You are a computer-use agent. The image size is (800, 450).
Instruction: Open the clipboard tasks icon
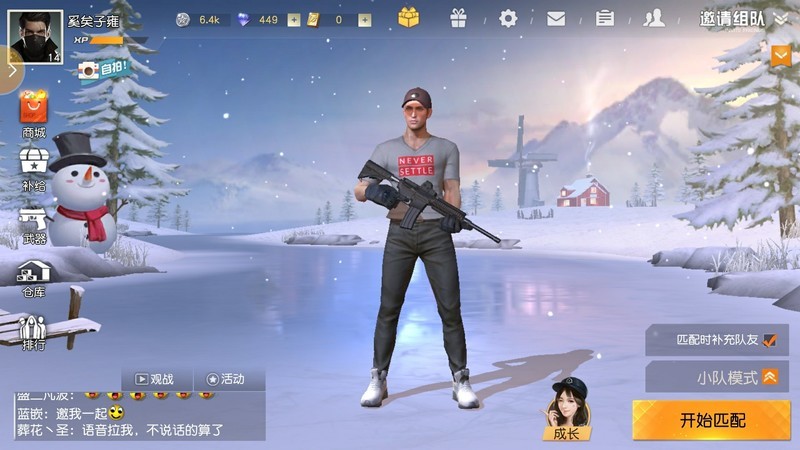(x=605, y=18)
